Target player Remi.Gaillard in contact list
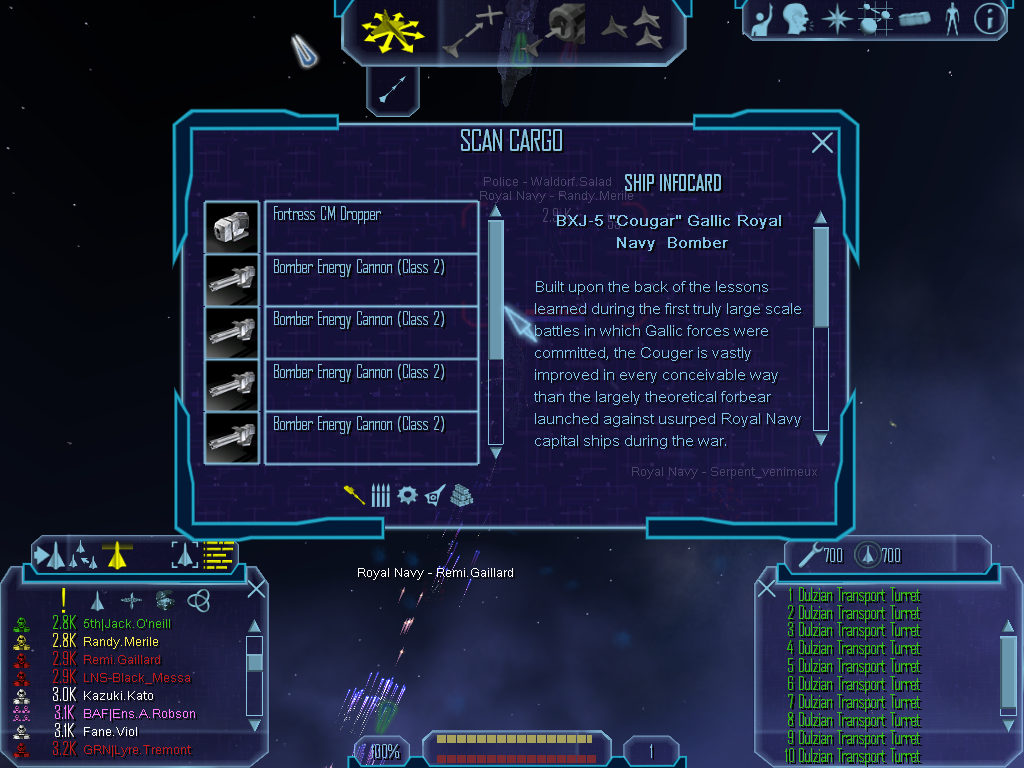The width and height of the screenshot is (1024, 768). [x=124, y=660]
